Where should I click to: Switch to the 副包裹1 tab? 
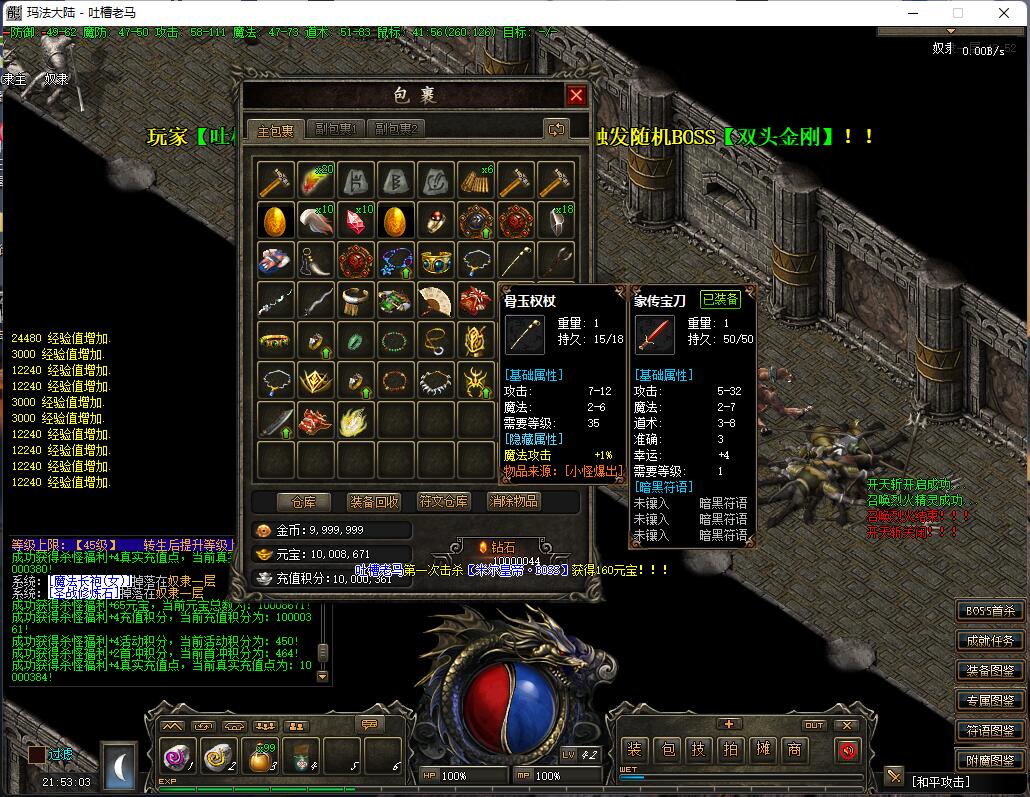point(336,129)
